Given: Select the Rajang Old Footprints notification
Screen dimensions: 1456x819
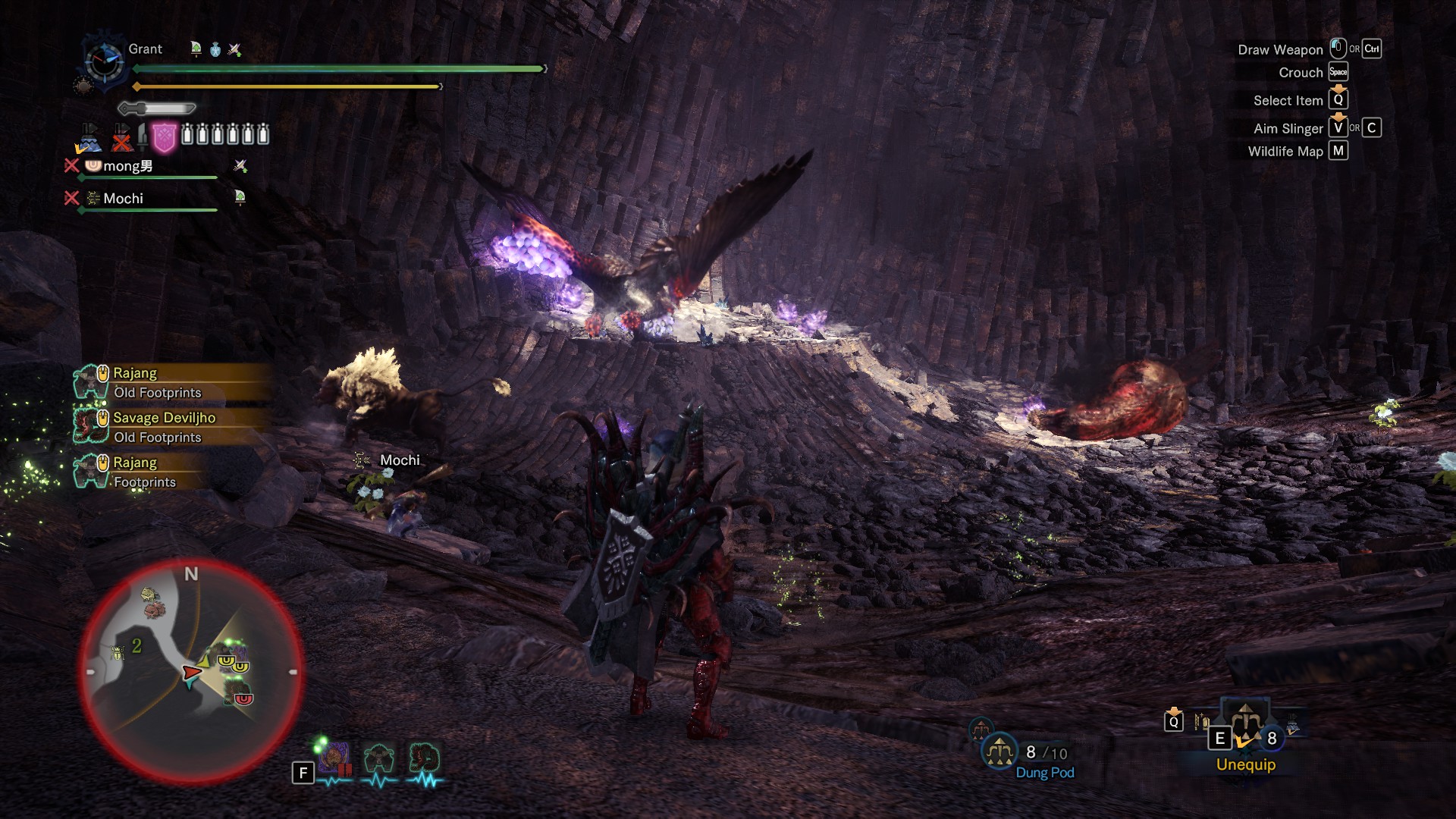Looking at the screenshot, I should pyautogui.click(x=158, y=382).
